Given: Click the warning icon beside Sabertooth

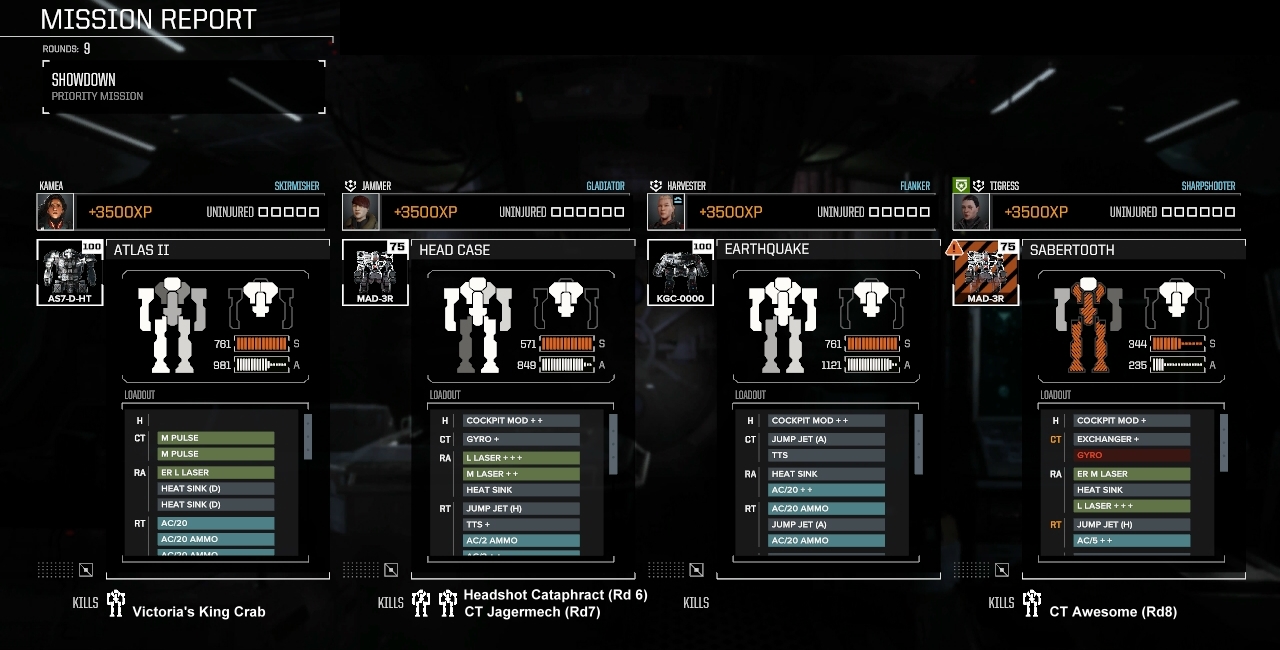Looking at the screenshot, I should pos(954,248).
